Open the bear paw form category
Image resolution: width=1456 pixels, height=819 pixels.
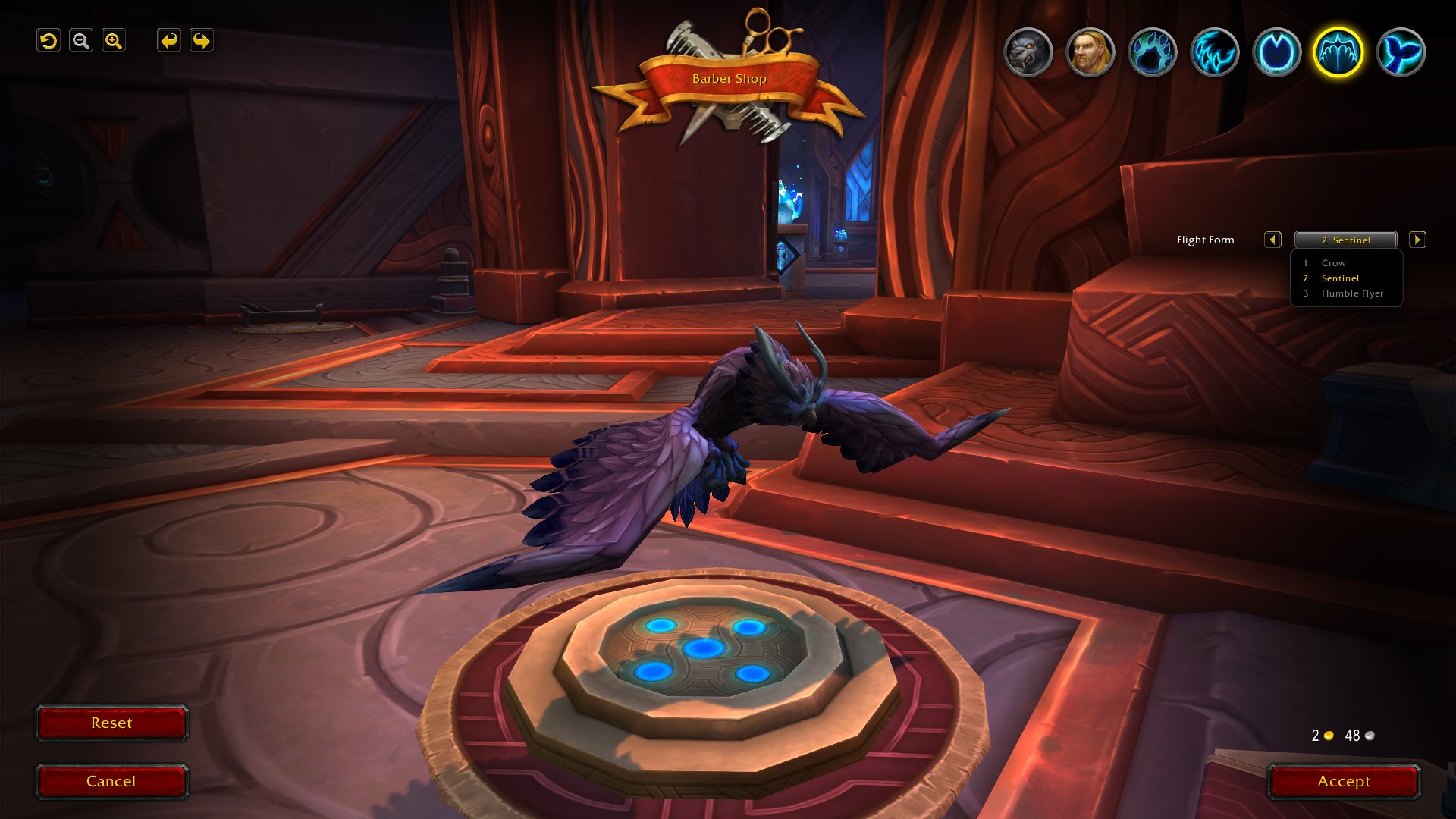click(x=1153, y=52)
